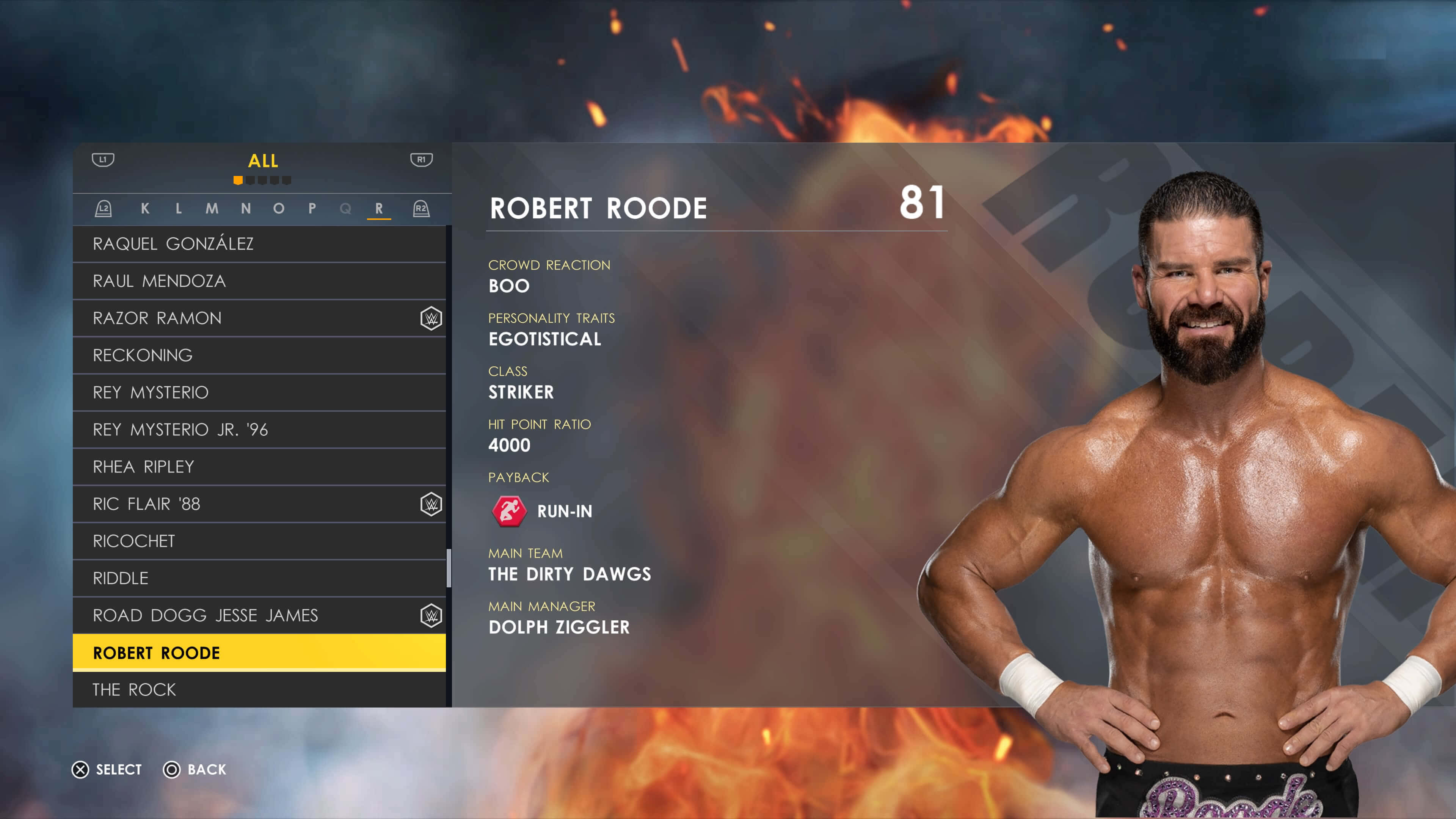Select the Riddle entry
1456x819 pixels.
click(259, 578)
